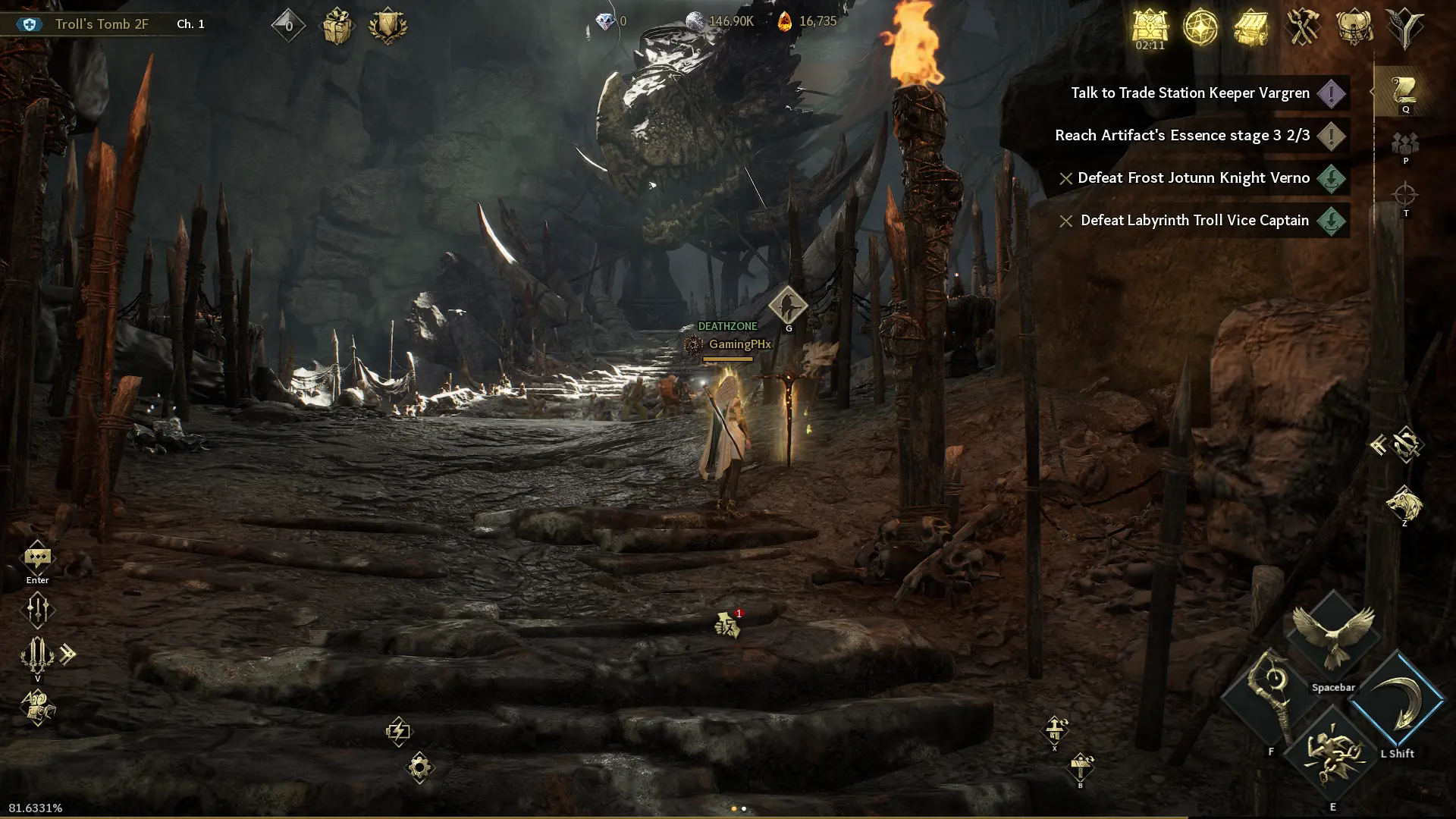Open the glowing compass star menu

(x=1200, y=27)
